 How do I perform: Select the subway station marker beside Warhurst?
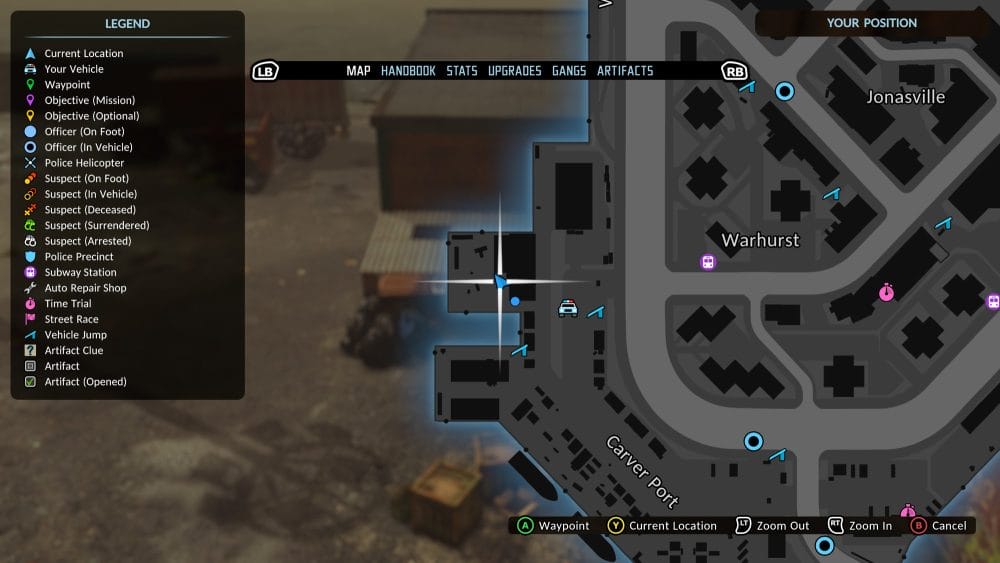(708, 262)
